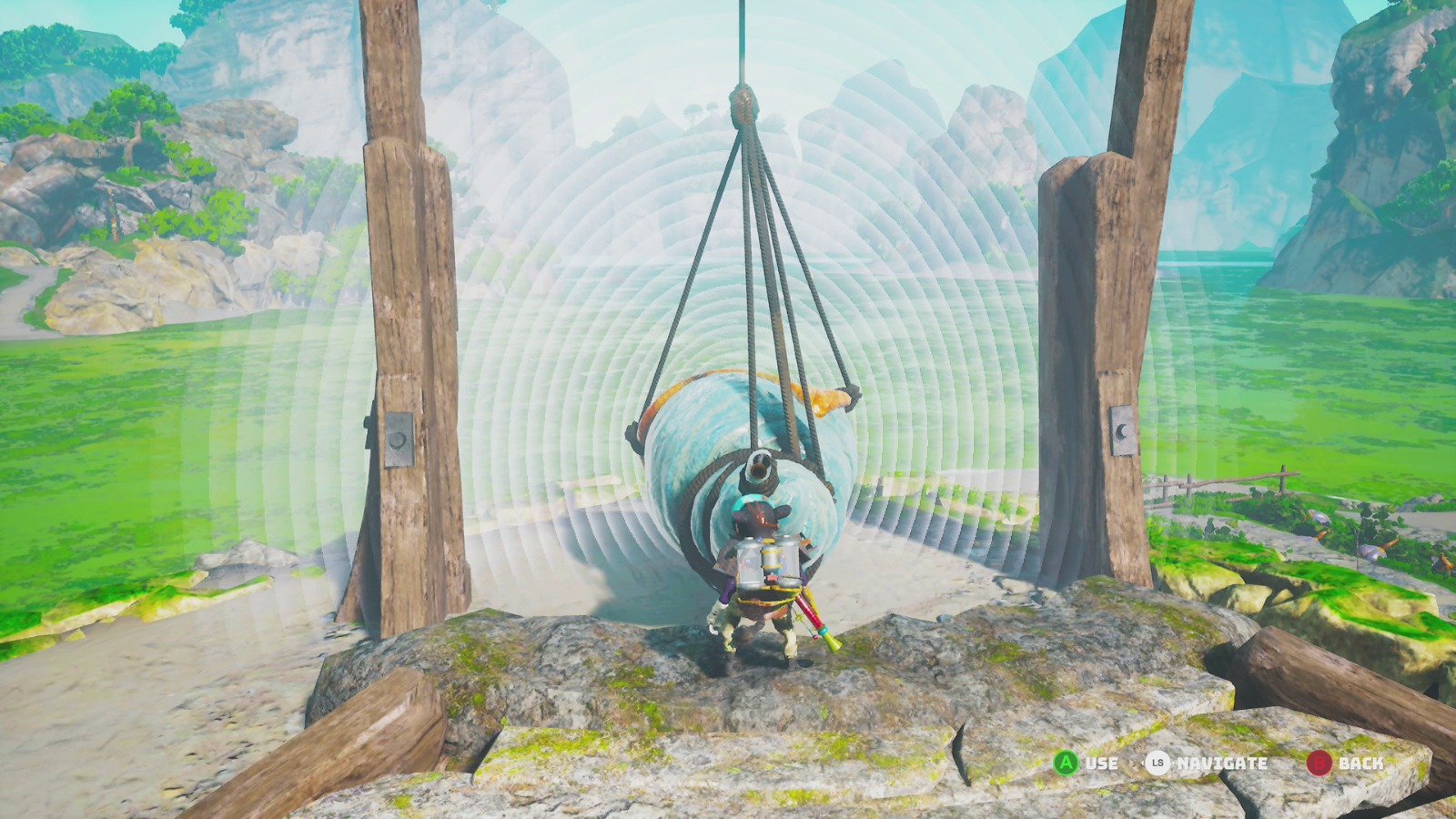The width and height of the screenshot is (1456, 819).
Task: Click the green A button icon
Action: [1066, 764]
